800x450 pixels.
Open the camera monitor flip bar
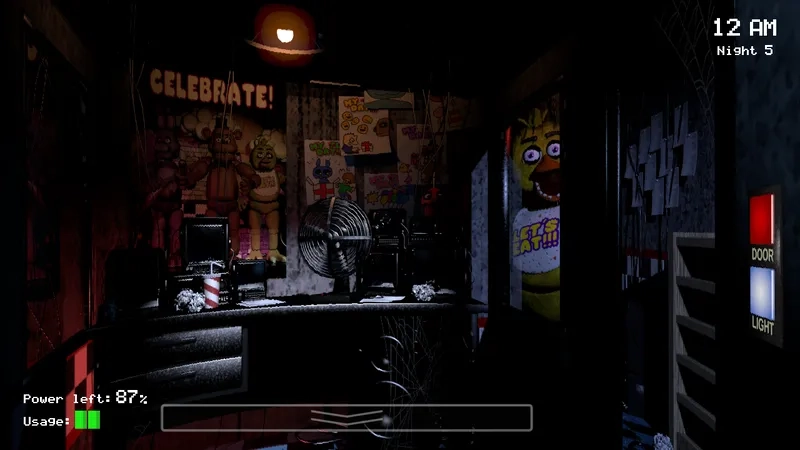(346, 417)
